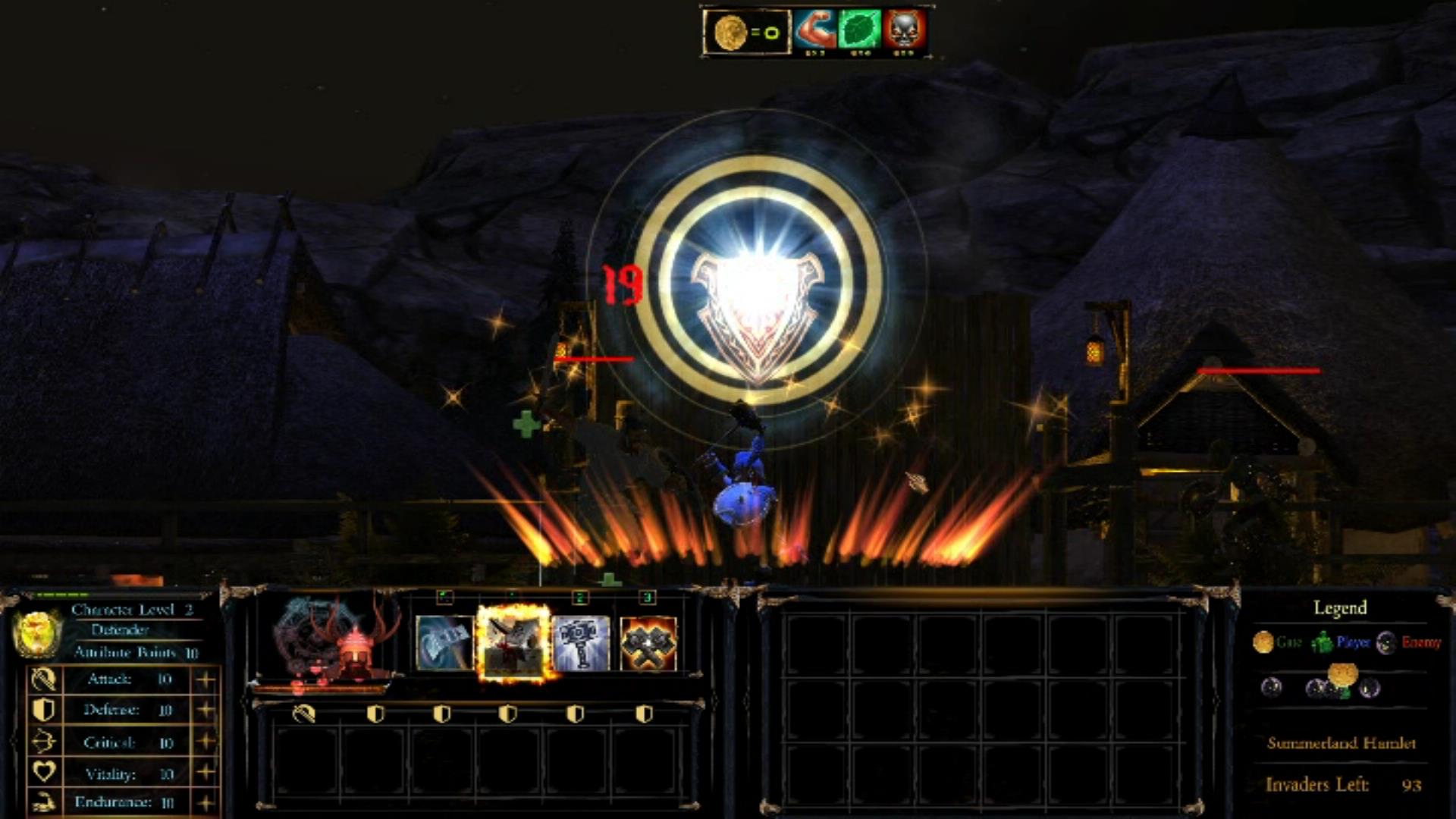Select the flaming highlighted ability icon
1456x819 pixels.
[x=513, y=643]
